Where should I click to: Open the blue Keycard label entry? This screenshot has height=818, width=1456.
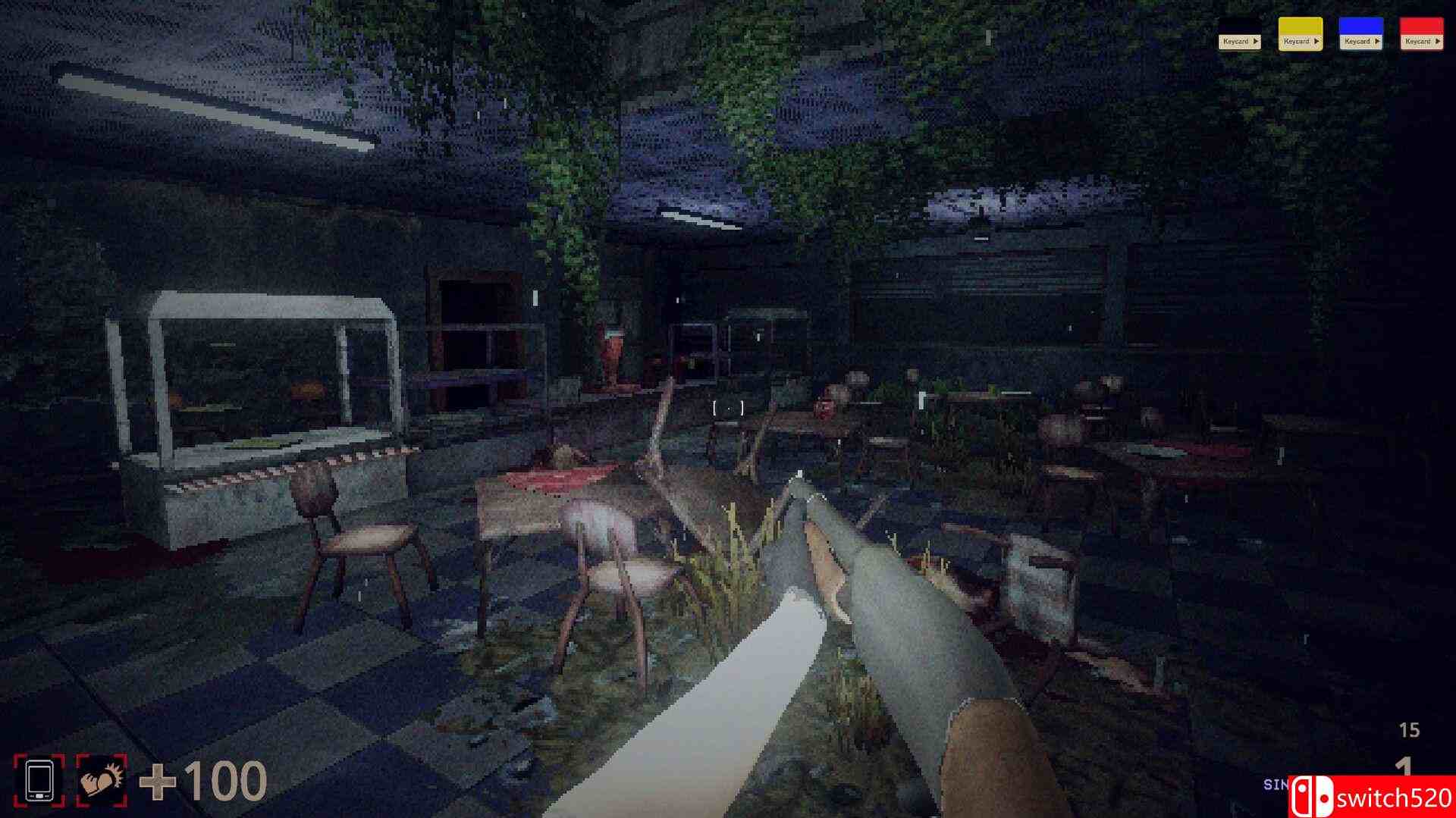[x=1359, y=41]
